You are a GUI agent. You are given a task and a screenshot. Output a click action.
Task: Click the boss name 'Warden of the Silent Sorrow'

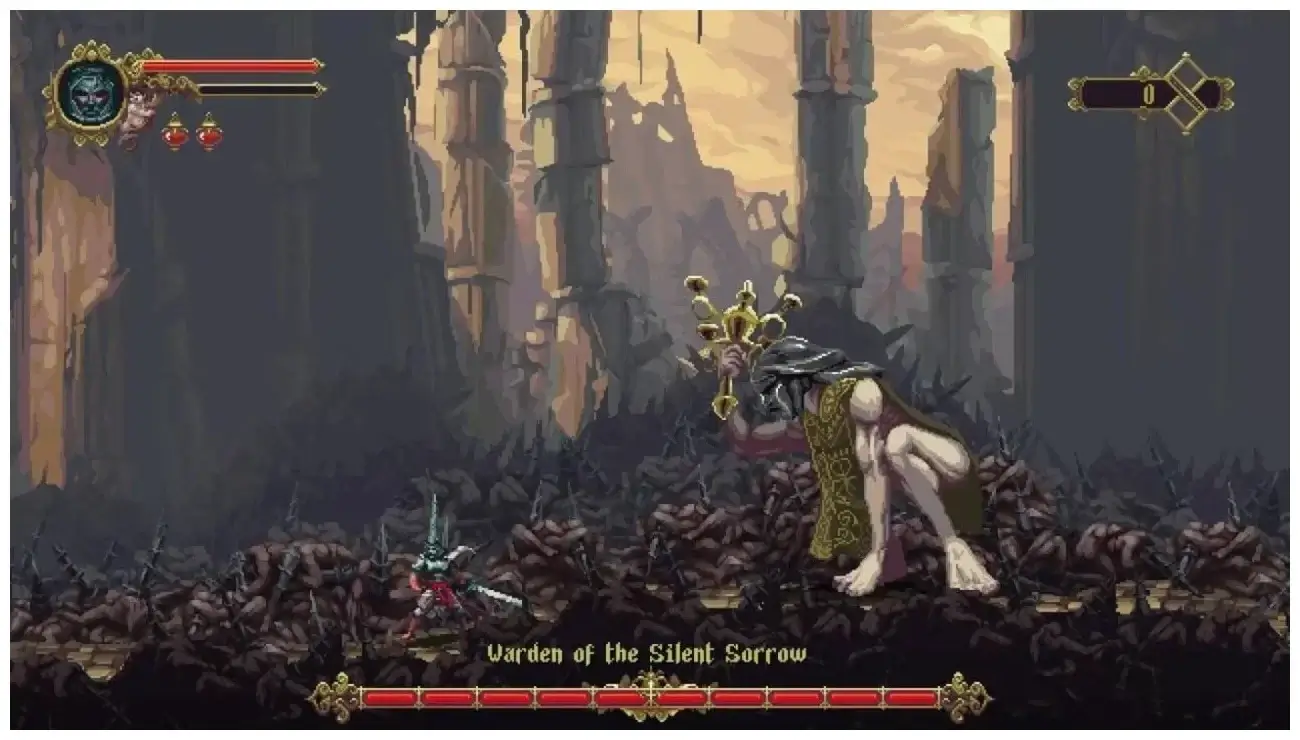pos(648,650)
